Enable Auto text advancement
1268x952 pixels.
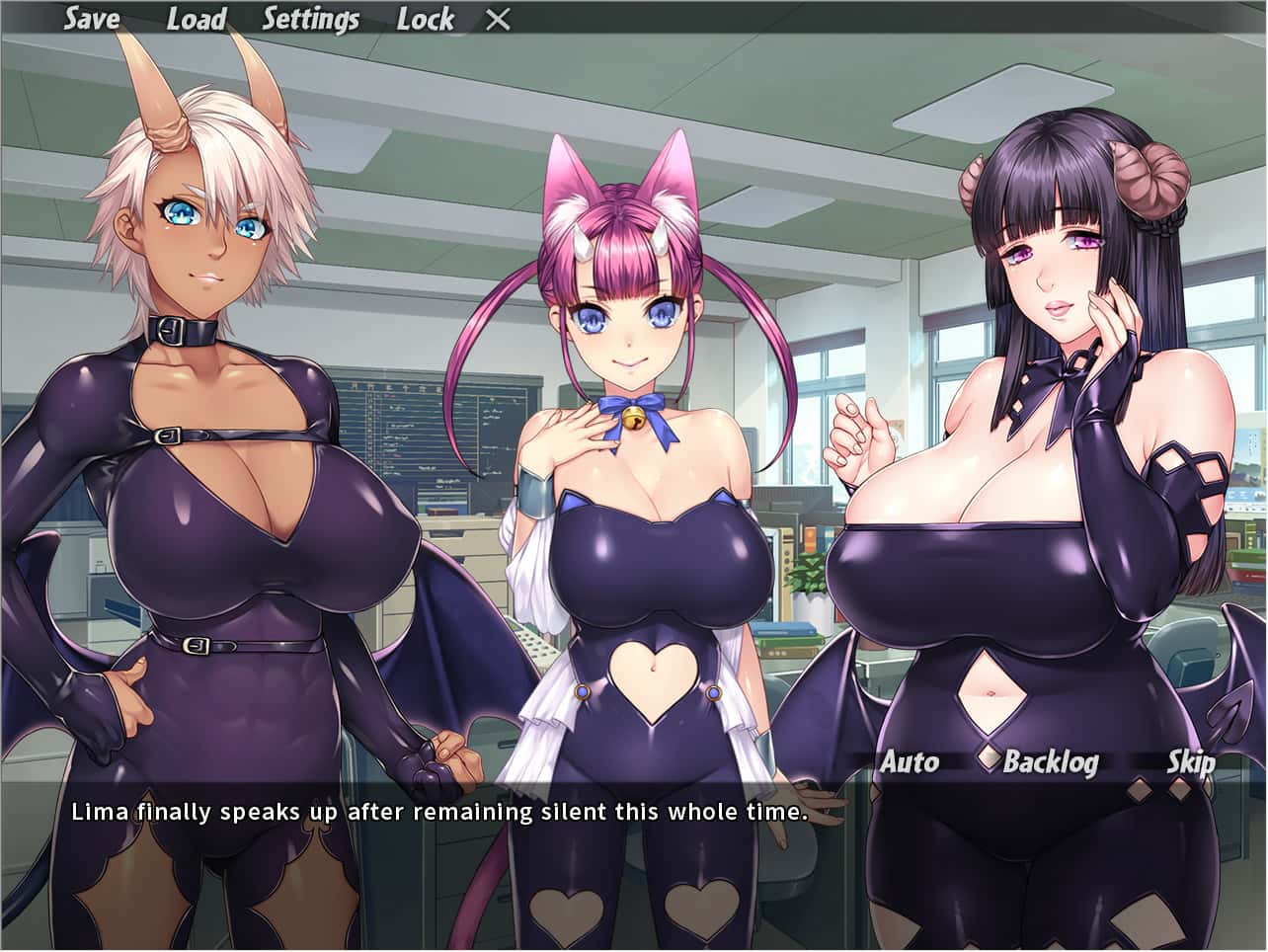pos(910,761)
